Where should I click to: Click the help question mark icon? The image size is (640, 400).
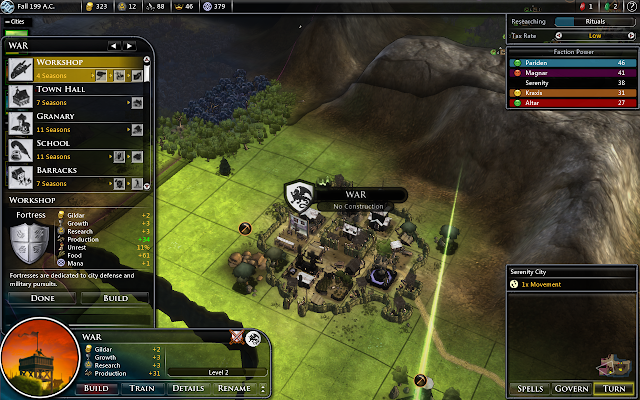click(629, 6)
